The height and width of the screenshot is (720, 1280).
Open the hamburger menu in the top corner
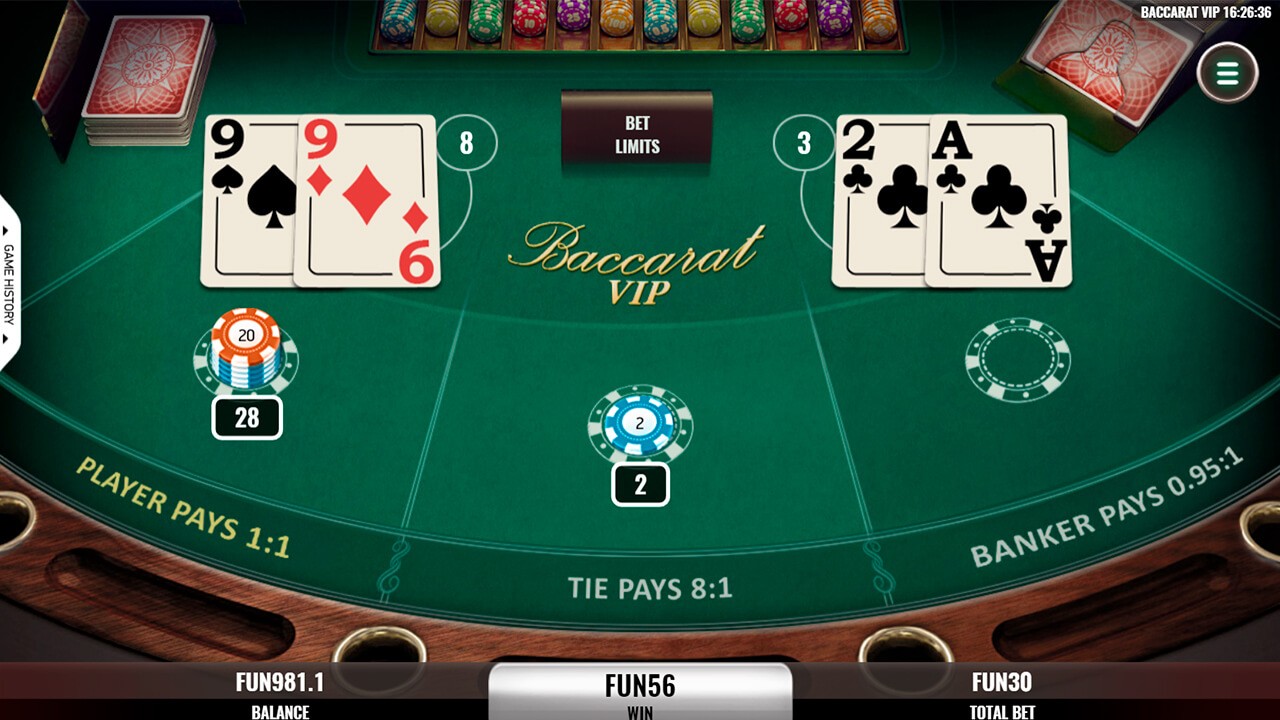pos(1230,70)
